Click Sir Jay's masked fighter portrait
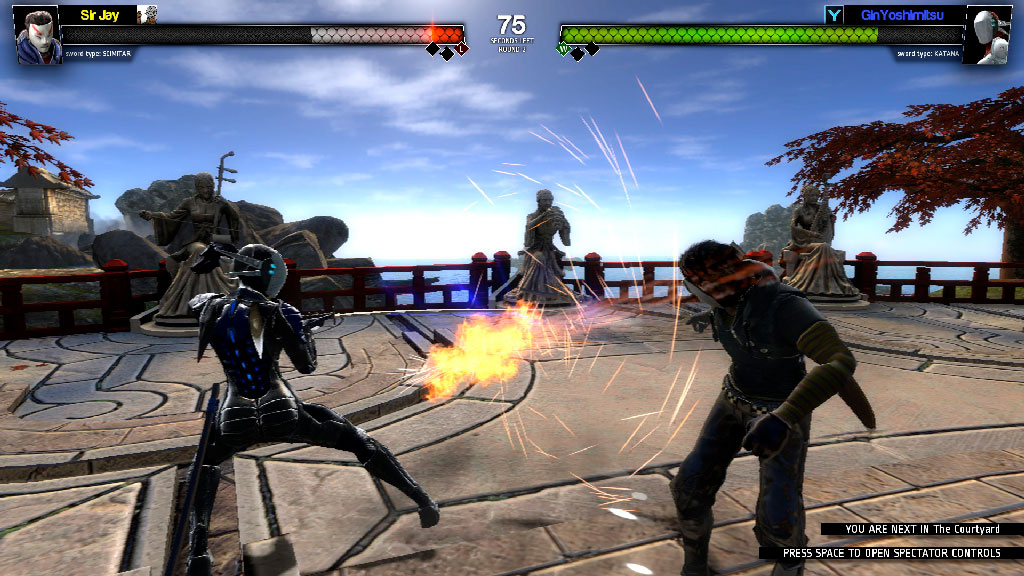 coord(38,35)
